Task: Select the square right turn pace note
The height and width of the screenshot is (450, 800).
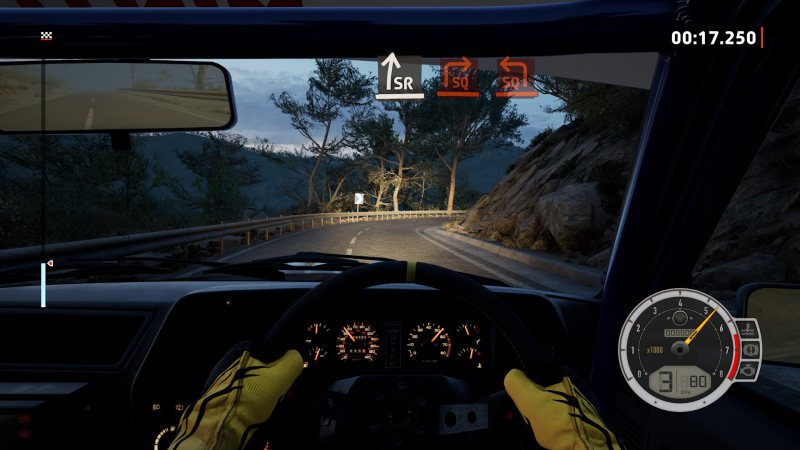Action: click(456, 76)
